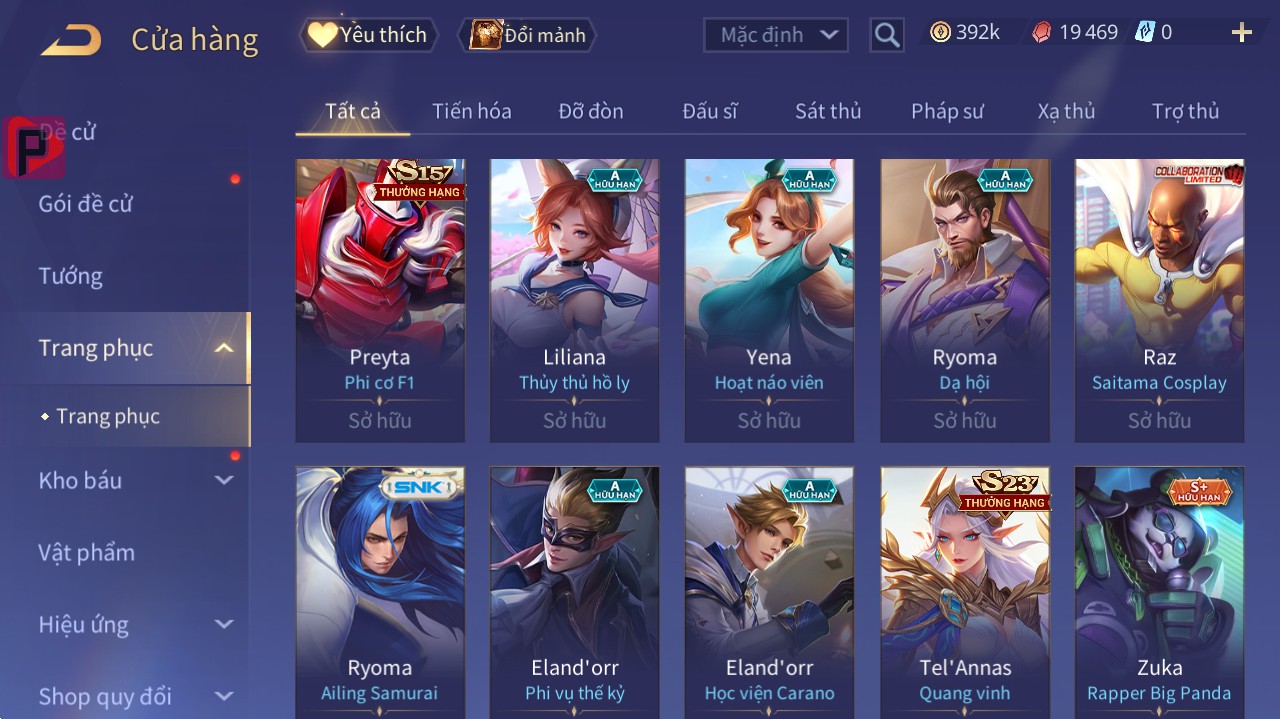Open the Vật phẩm section
The image size is (1280, 719).
coord(87,552)
